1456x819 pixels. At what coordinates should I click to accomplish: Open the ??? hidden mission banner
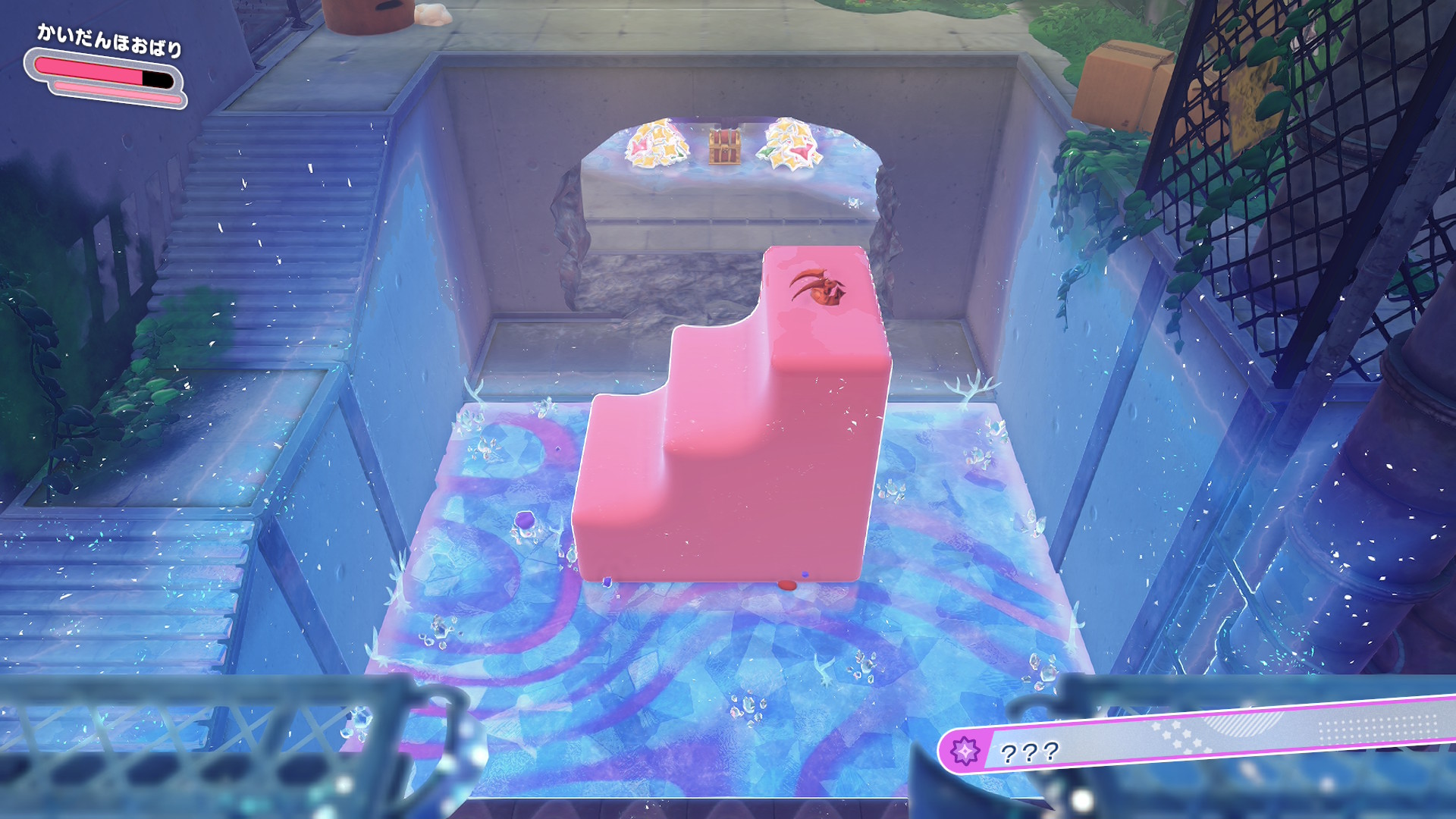[x=1198, y=739]
